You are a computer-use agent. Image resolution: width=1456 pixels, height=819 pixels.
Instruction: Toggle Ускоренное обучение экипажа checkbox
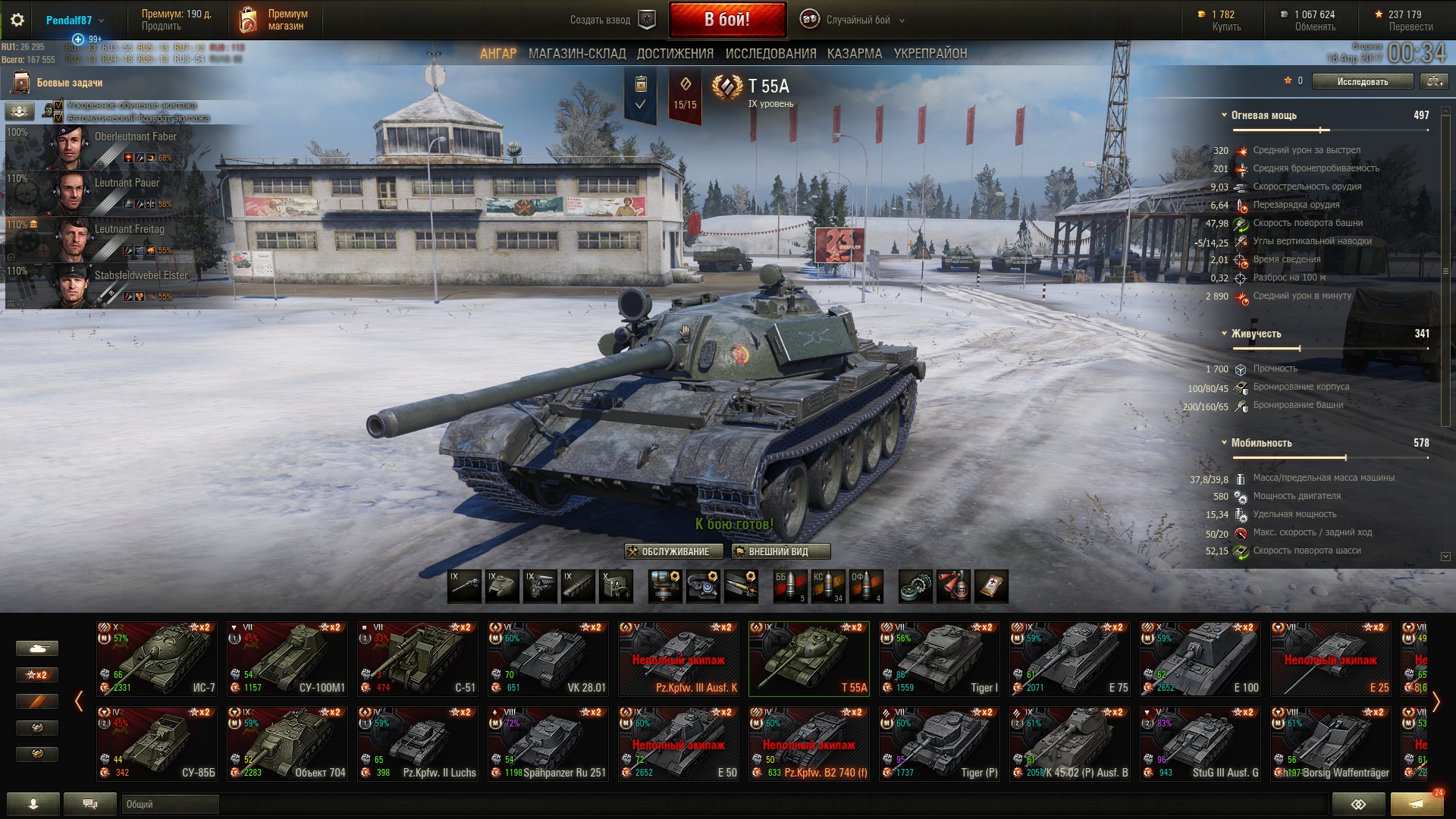pyautogui.click(x=59, y=105)
